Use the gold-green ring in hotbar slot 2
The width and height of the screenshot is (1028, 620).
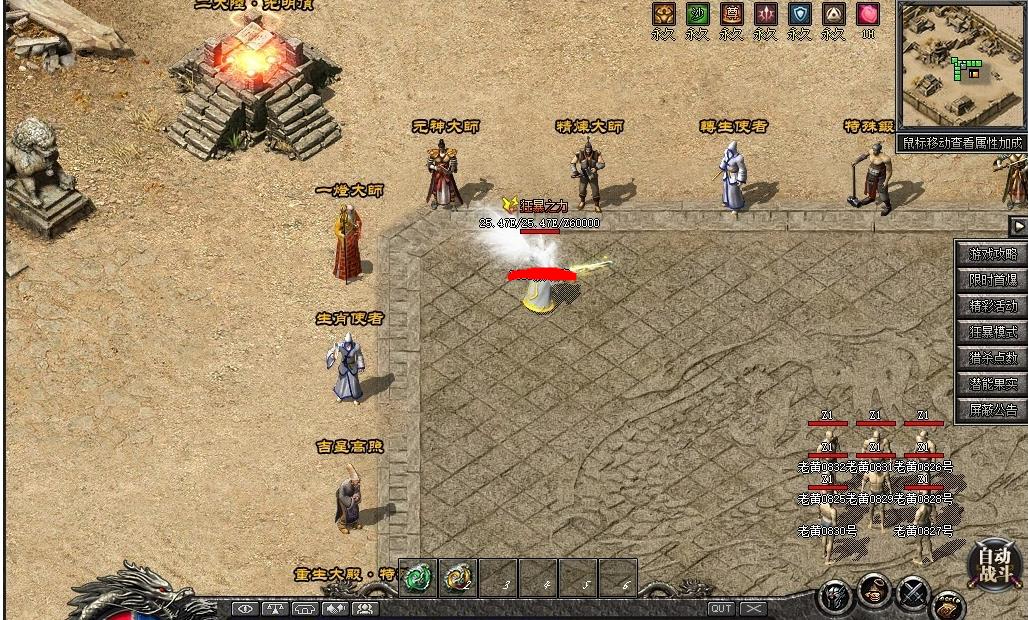pyautogui.click(x=458, y=578)
